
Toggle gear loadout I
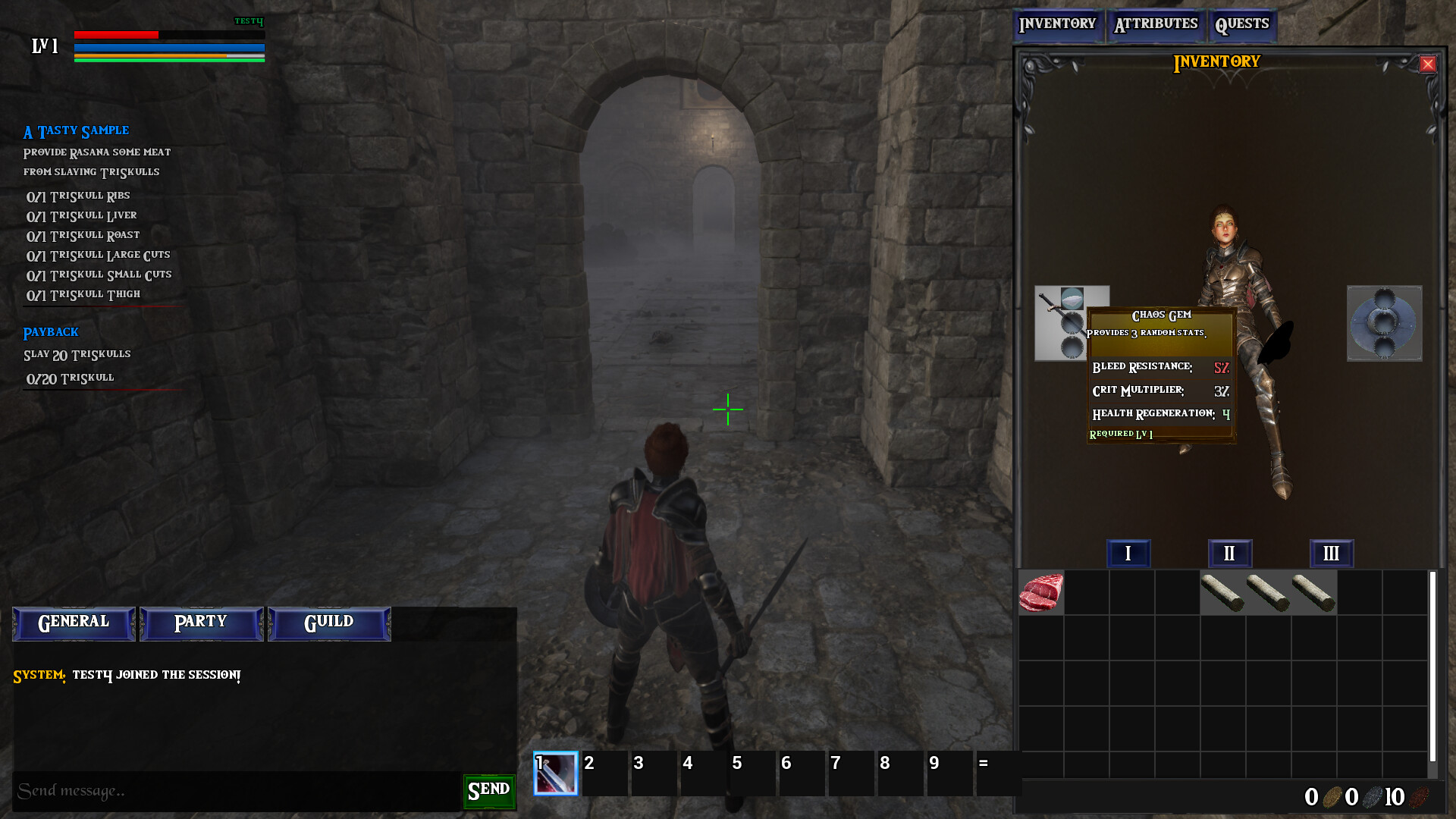(1128, 554)
